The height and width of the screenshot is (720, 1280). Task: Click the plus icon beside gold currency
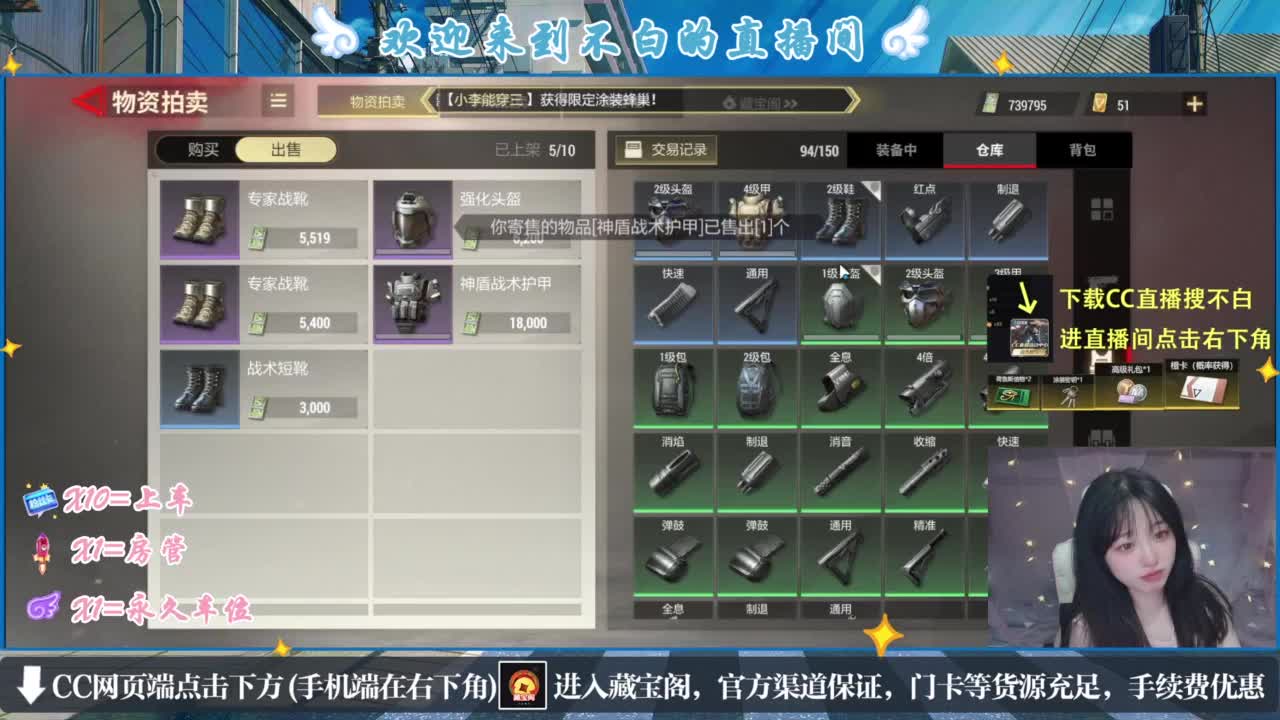coord(1194,102)
